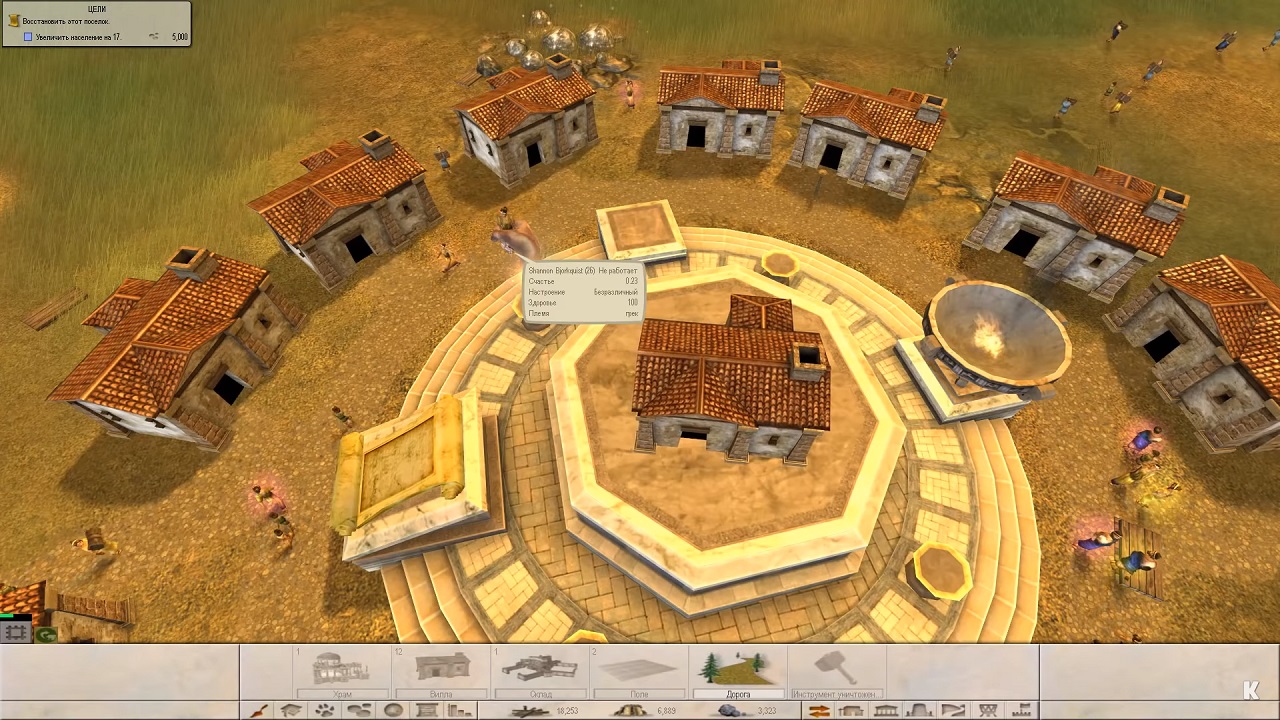Screen dimensions: 1280x720
Task: Pick the Поле field building option
Action: pos(639,671)
